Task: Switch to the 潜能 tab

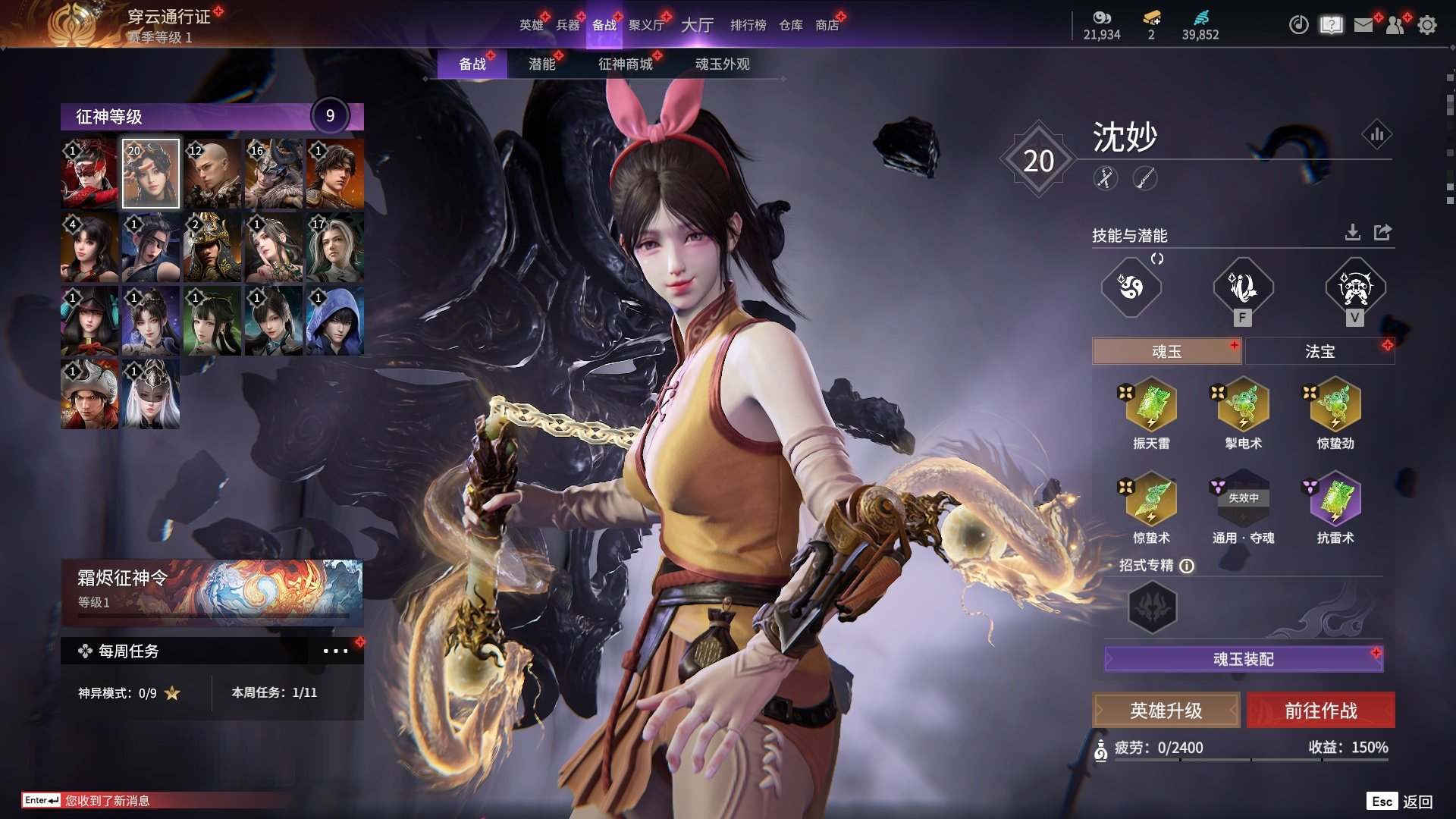Action: [x=542, y=64]
